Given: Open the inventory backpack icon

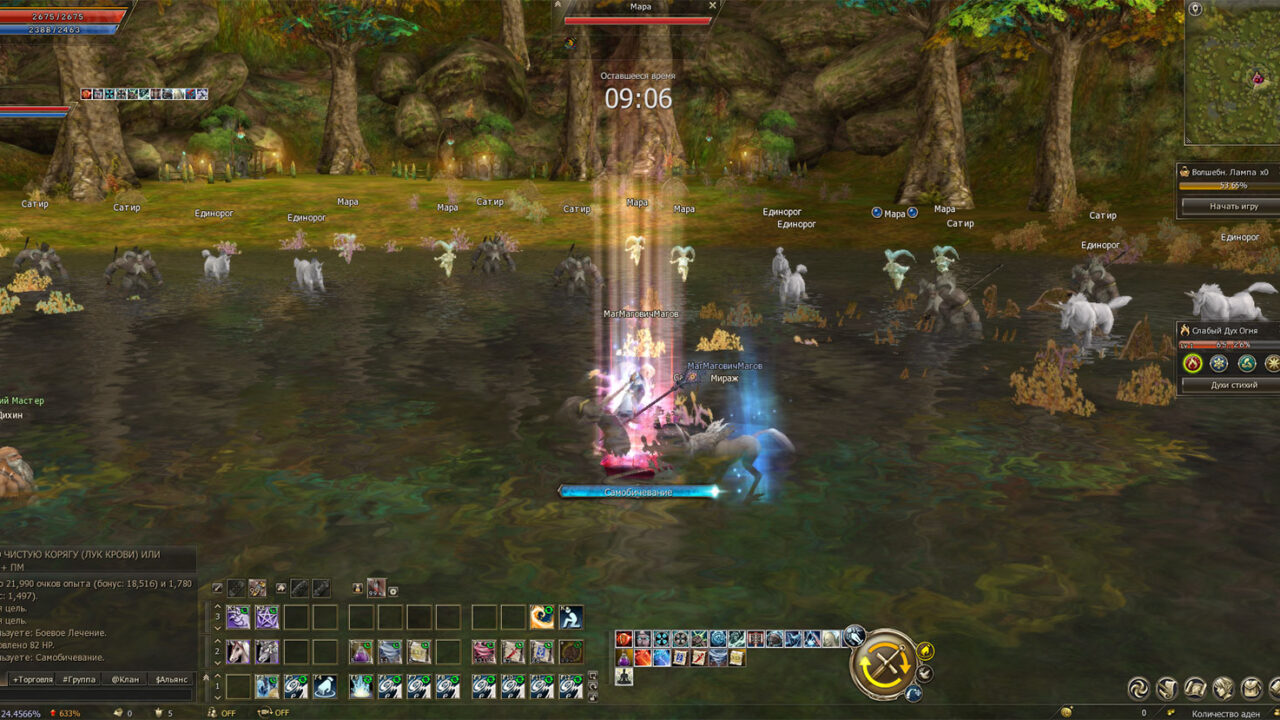Looking at the screenshot, I should click(x=1250, y=688).
